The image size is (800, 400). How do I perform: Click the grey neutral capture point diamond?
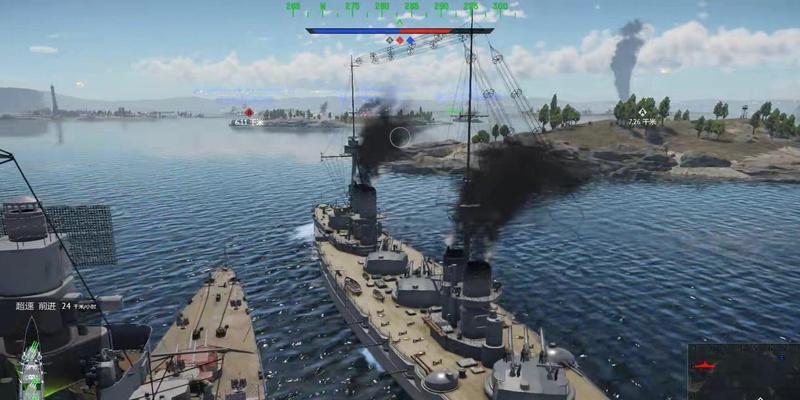tap(389, 41)
